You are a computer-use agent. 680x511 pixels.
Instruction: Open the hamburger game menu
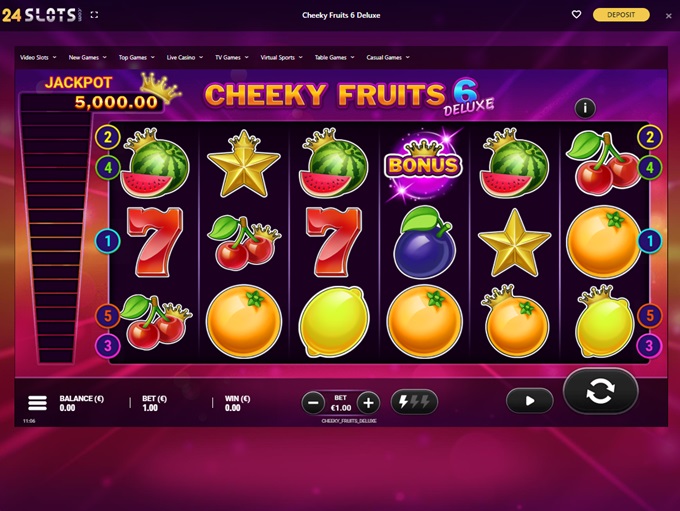coord(37,403)
